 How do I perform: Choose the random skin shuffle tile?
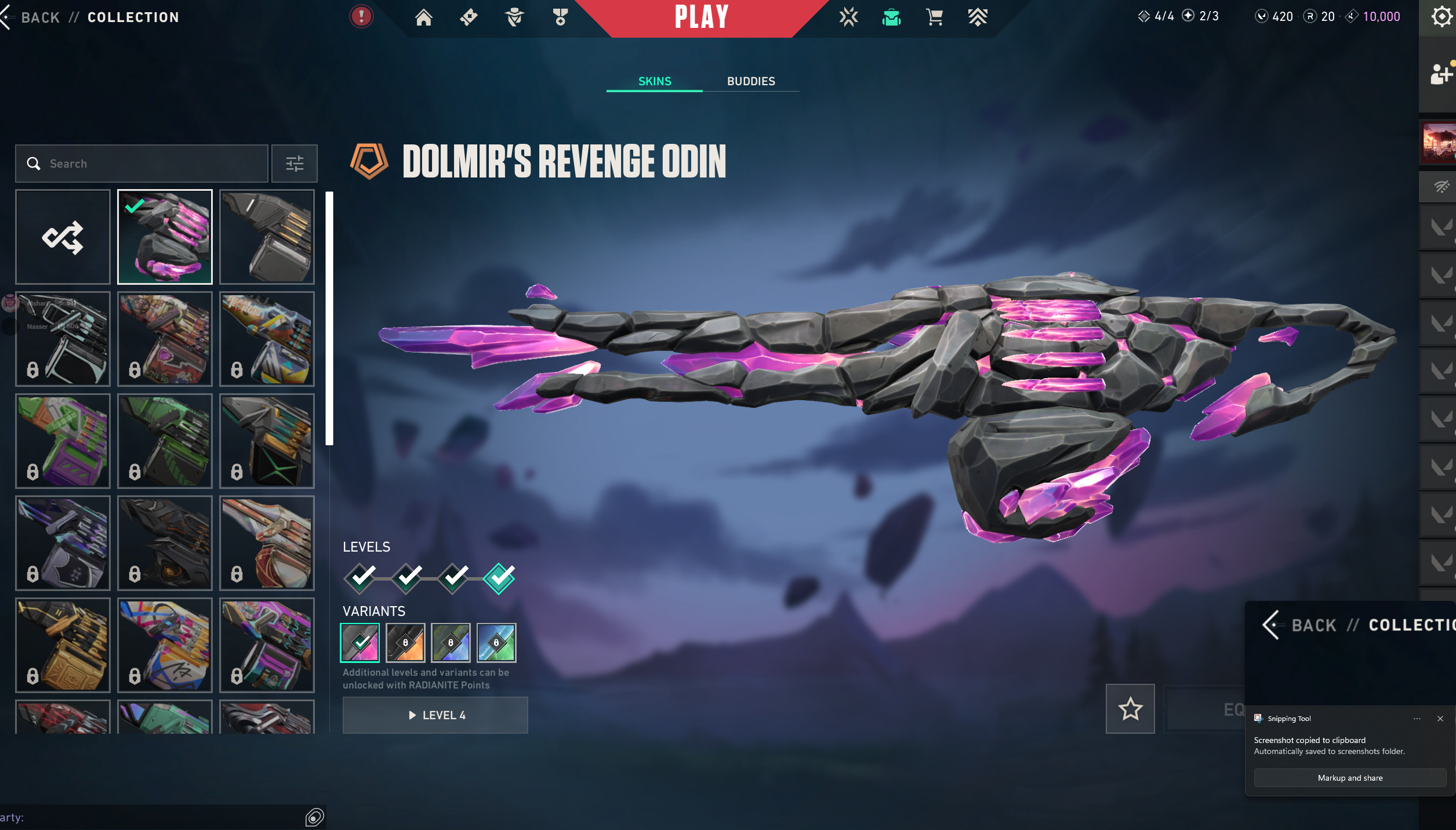click(x=63, y=237)
